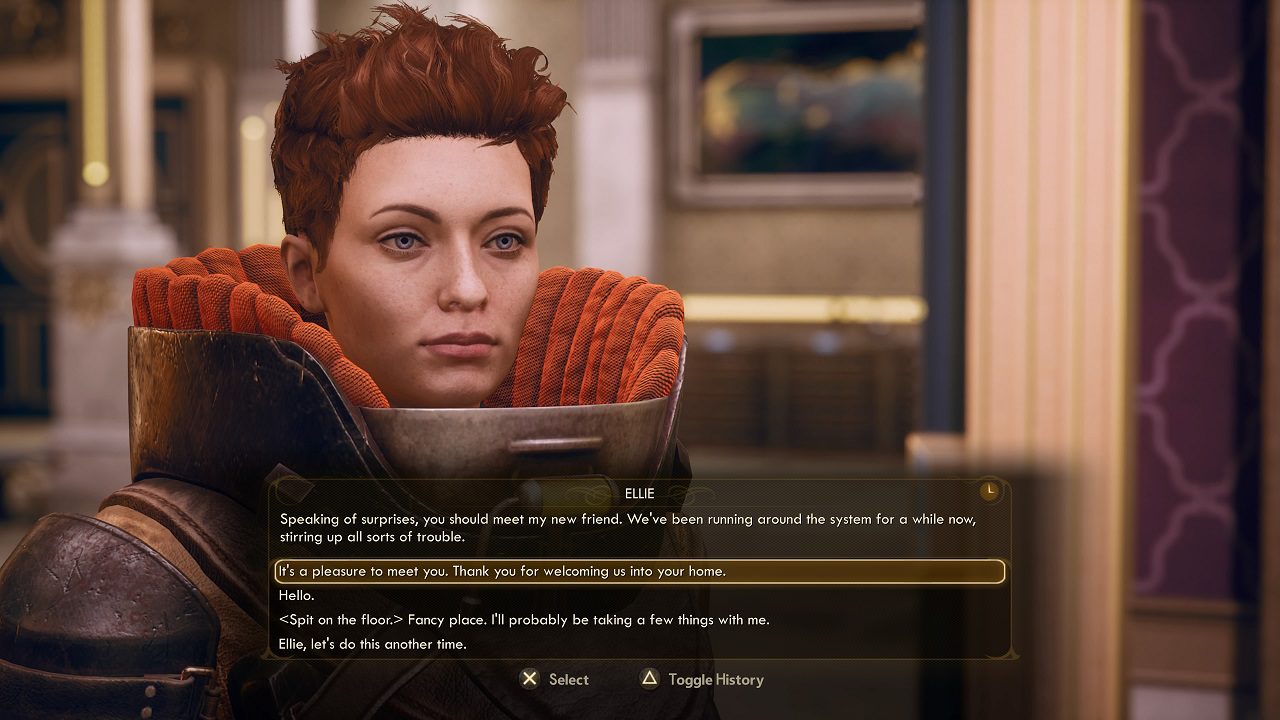Select the "Hello." dialogue response
Viewport: 1280px width, 720px height.
(x=297, y=596)
